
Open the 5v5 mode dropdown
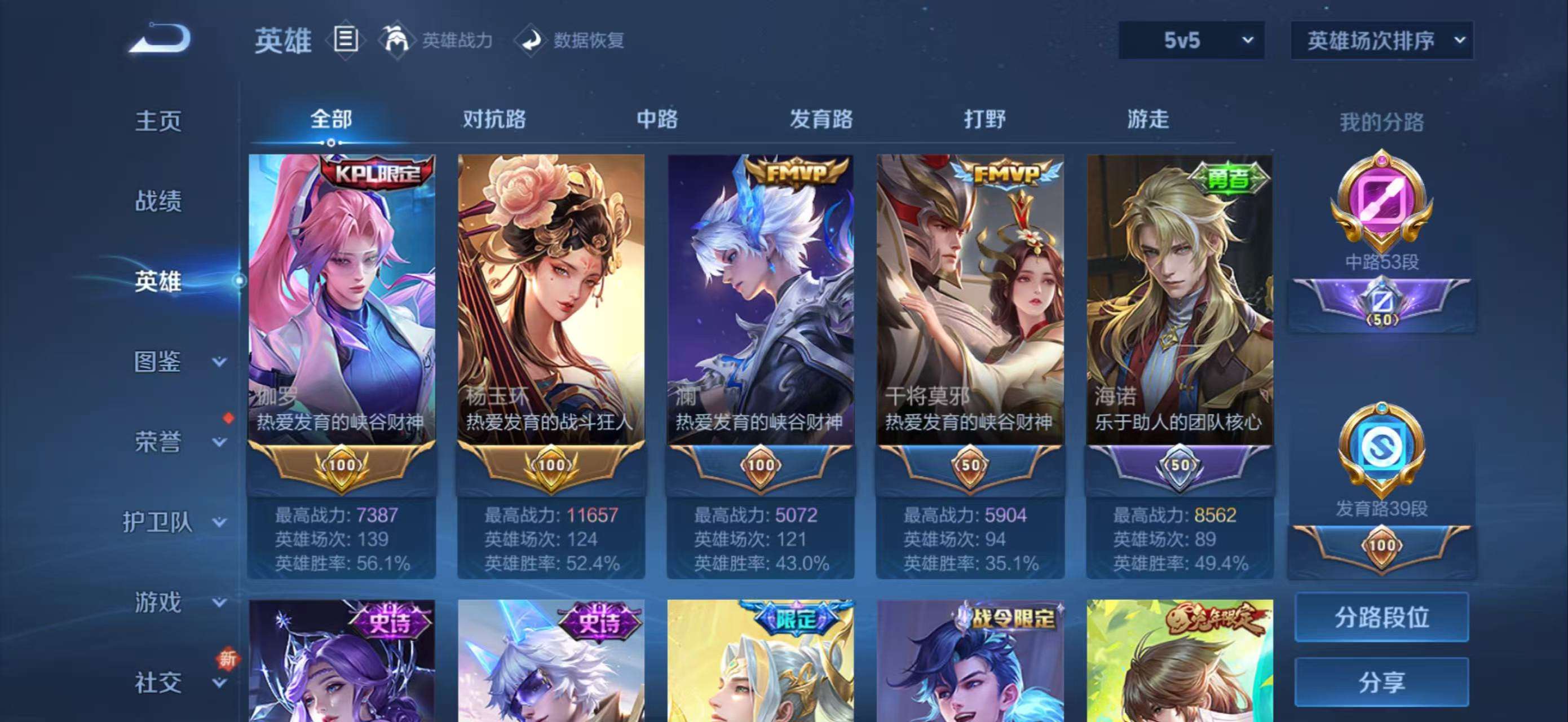(1191, 40)
